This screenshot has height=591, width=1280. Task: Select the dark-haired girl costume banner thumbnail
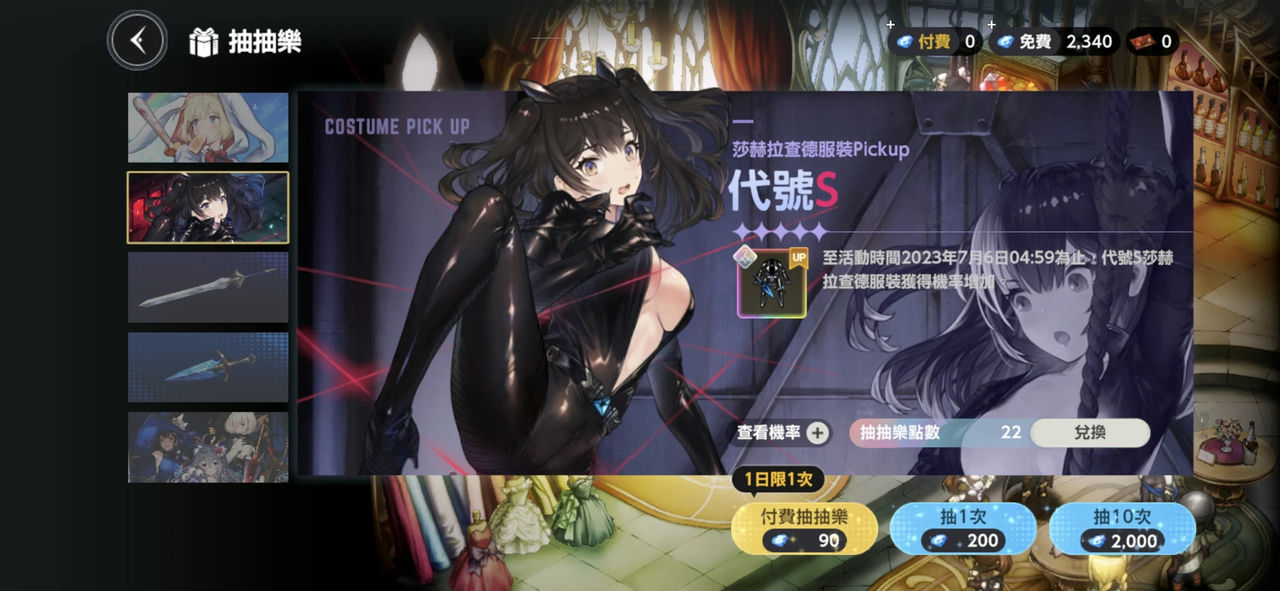pyautogui.click(x=208, y=207)
